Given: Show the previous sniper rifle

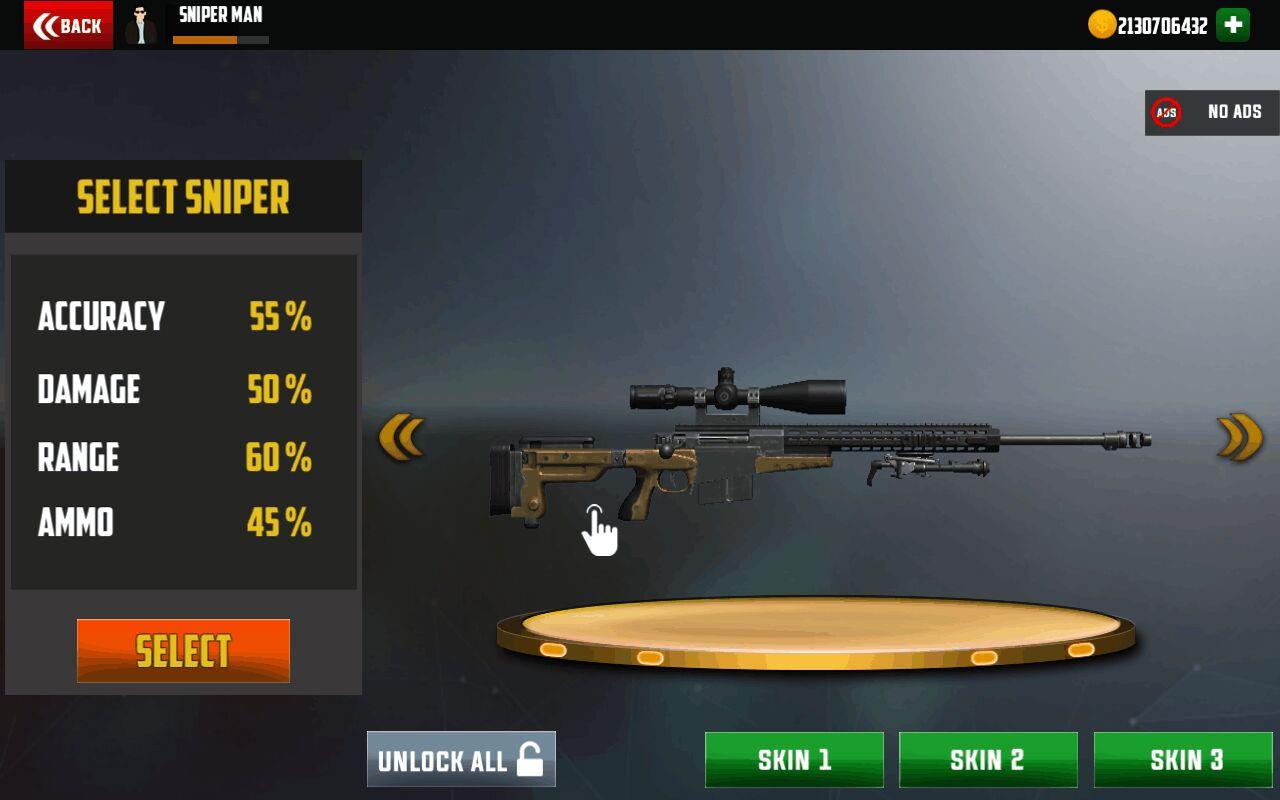Looking at the screenshot, I should (401, 438).
